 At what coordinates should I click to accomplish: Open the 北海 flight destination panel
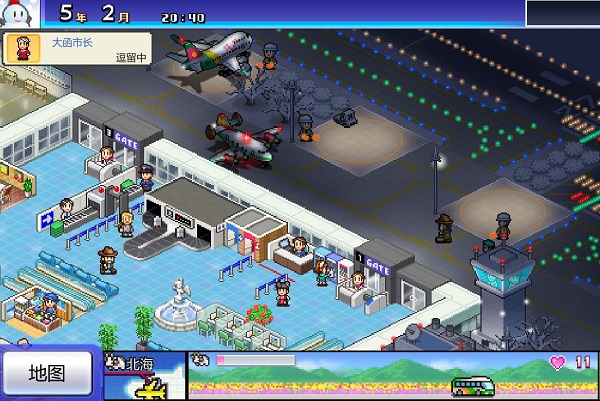(145, 376)
